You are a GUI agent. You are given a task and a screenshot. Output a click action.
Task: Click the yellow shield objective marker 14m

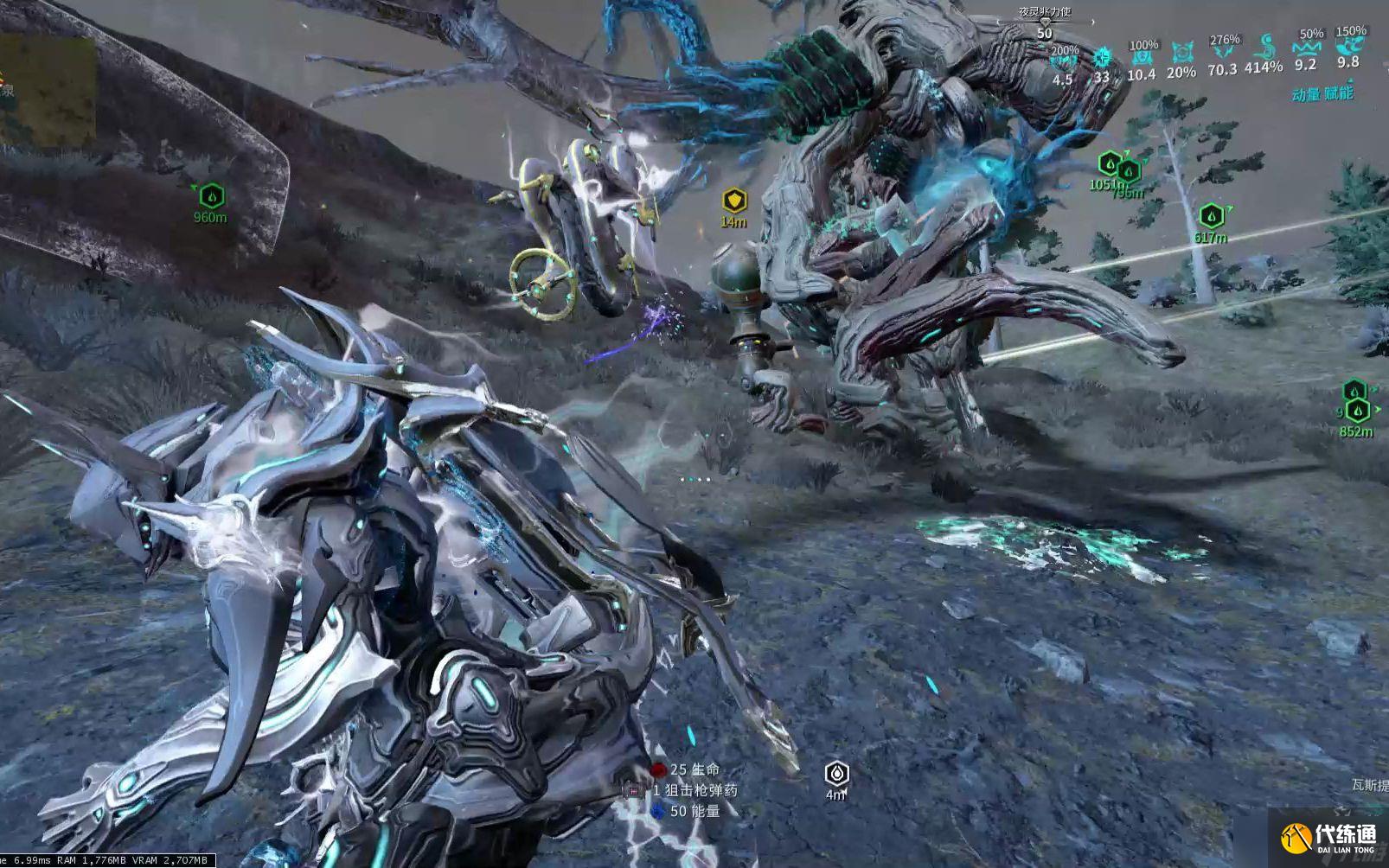[734, 201]
